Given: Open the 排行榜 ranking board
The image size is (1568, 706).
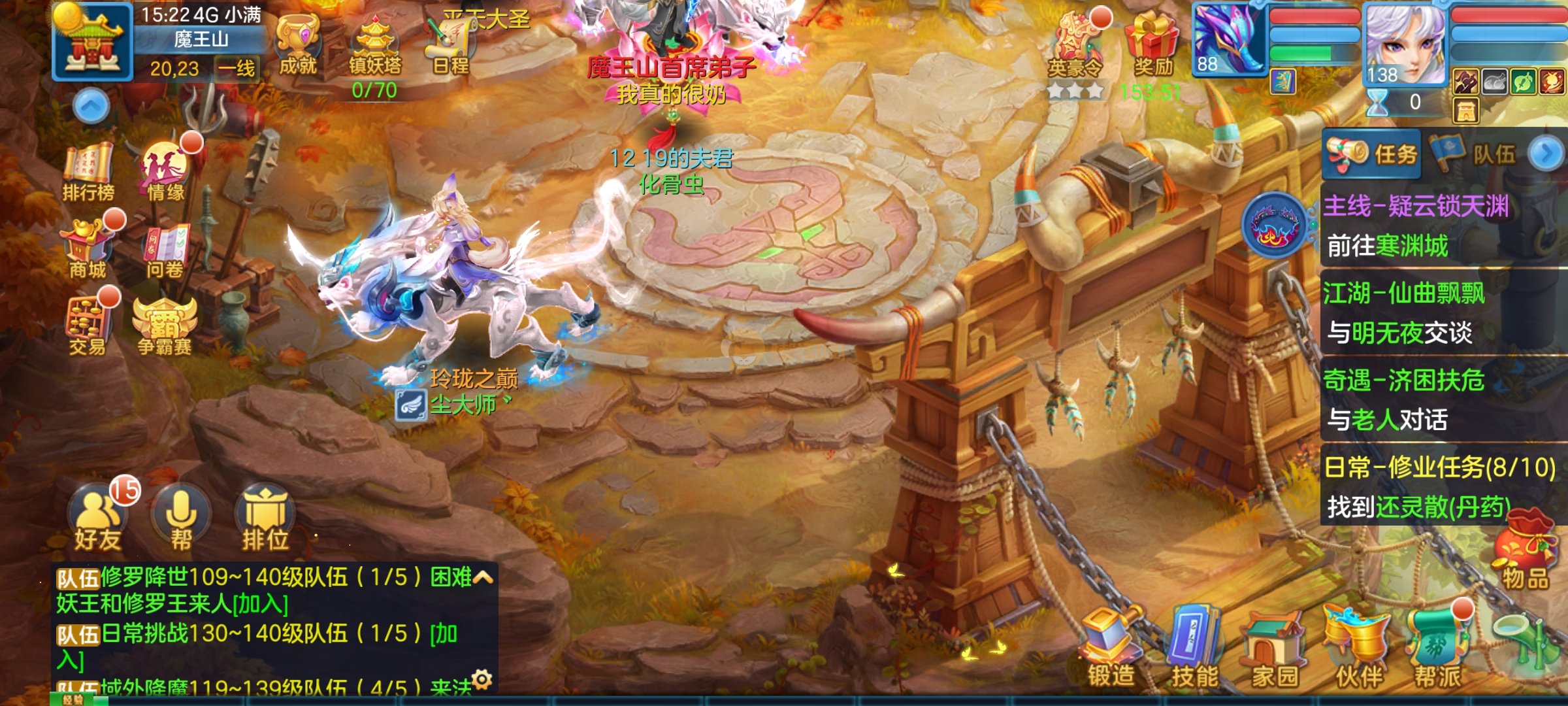Looking at the screenshot, I should [88, 171].
